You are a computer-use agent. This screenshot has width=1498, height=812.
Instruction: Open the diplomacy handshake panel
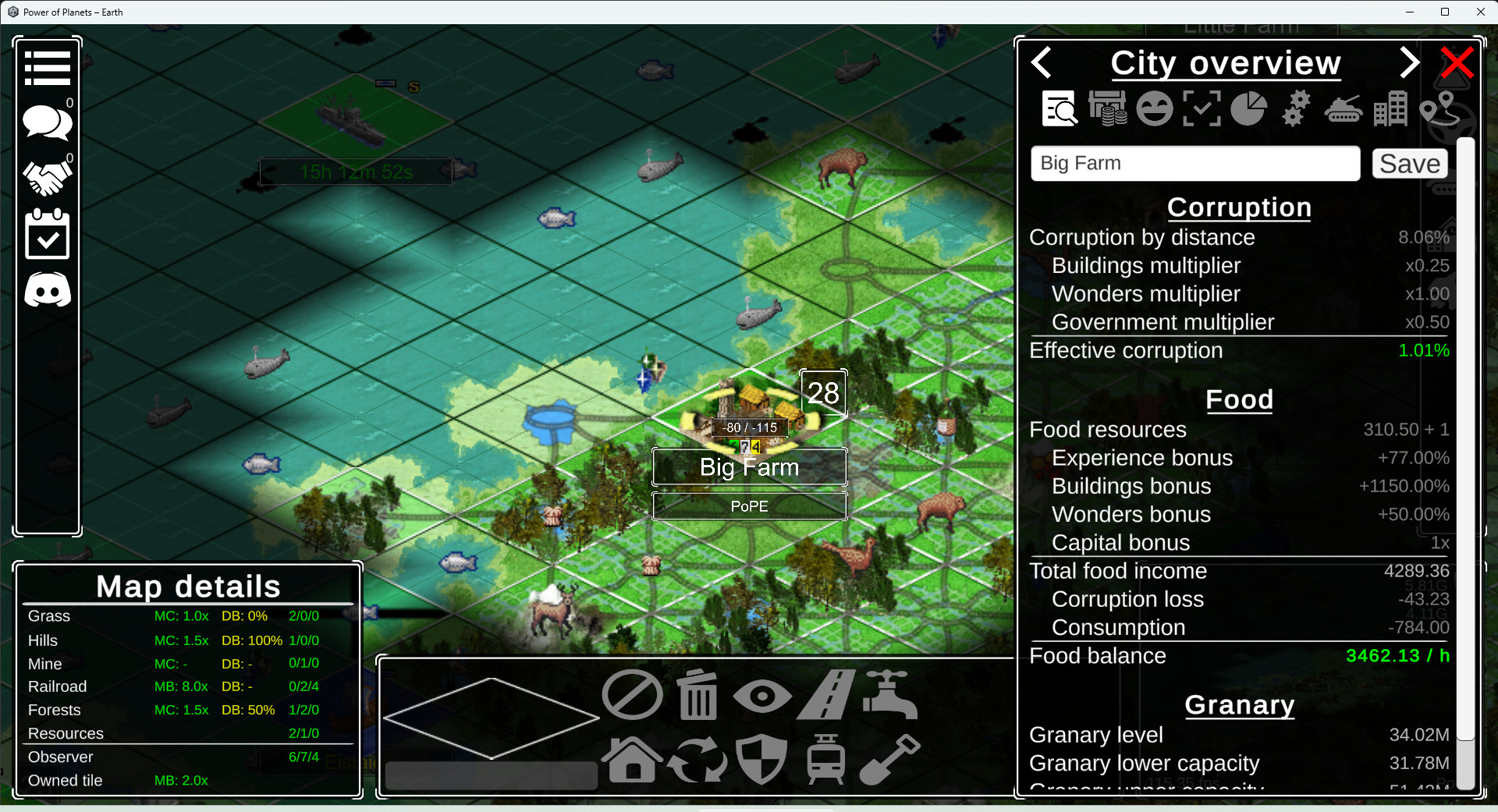[x=47, y=178]
